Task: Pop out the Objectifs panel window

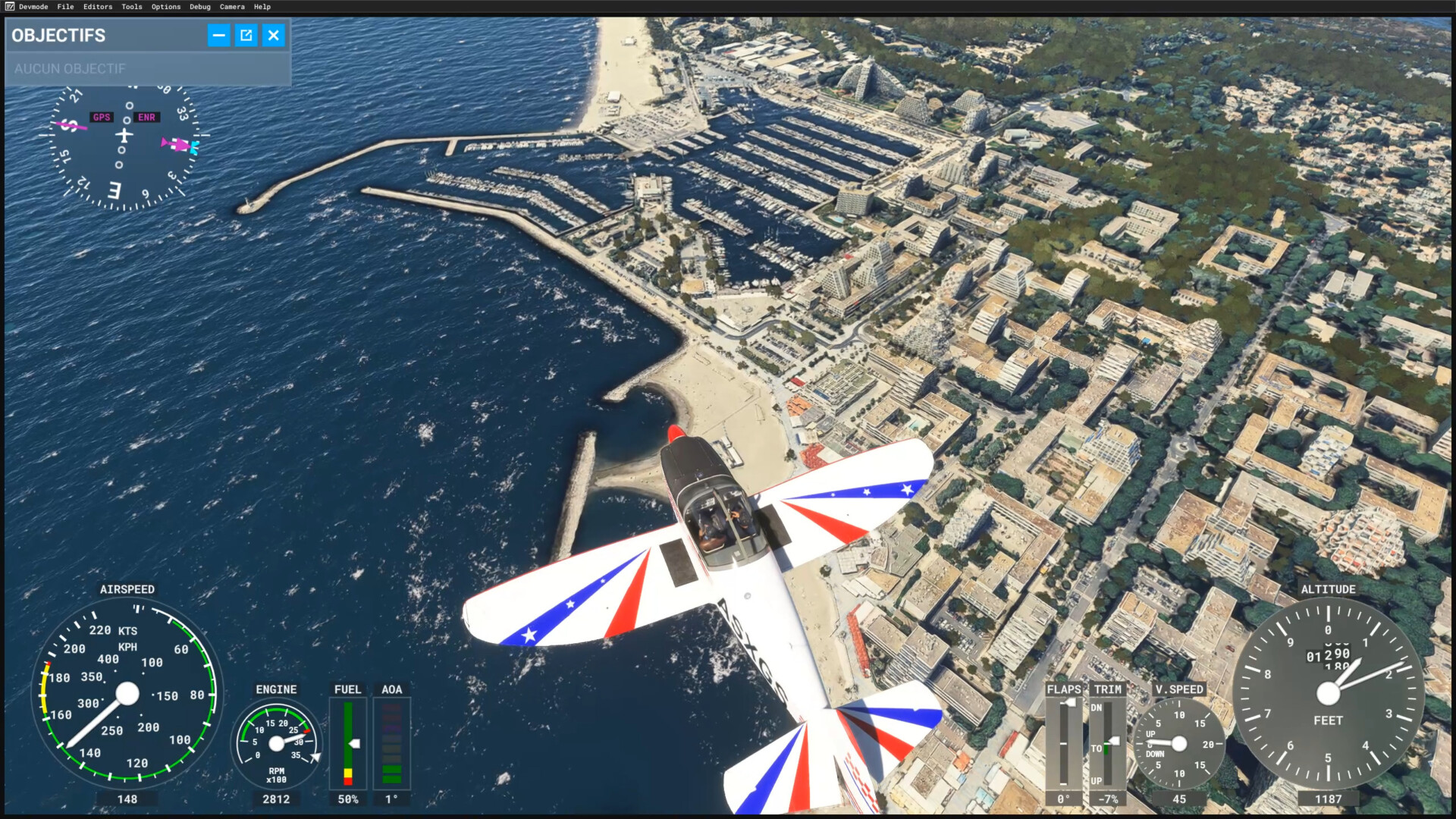Action: 246,35
